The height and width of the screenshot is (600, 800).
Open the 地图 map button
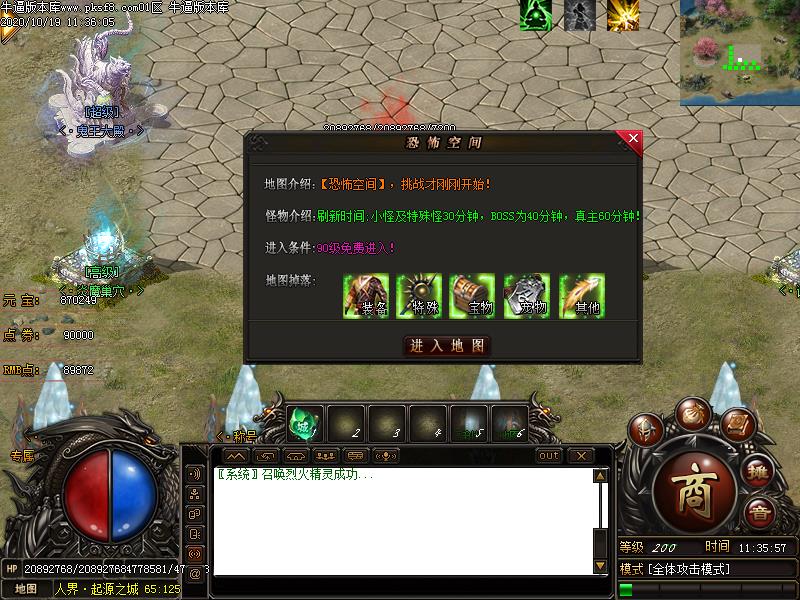click(x=26, y=589)
